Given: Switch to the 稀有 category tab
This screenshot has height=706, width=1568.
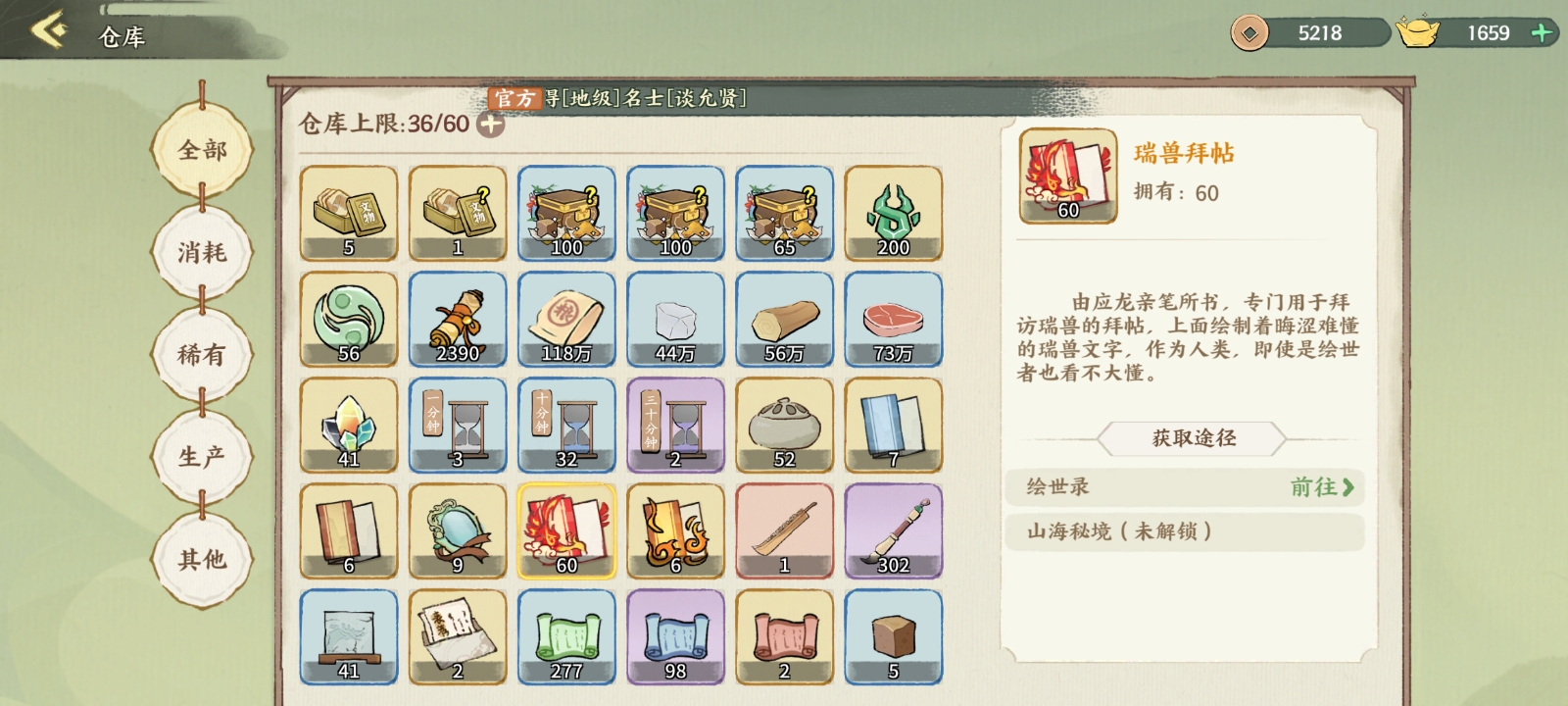Looking at the screenshot, I should 203,353.
